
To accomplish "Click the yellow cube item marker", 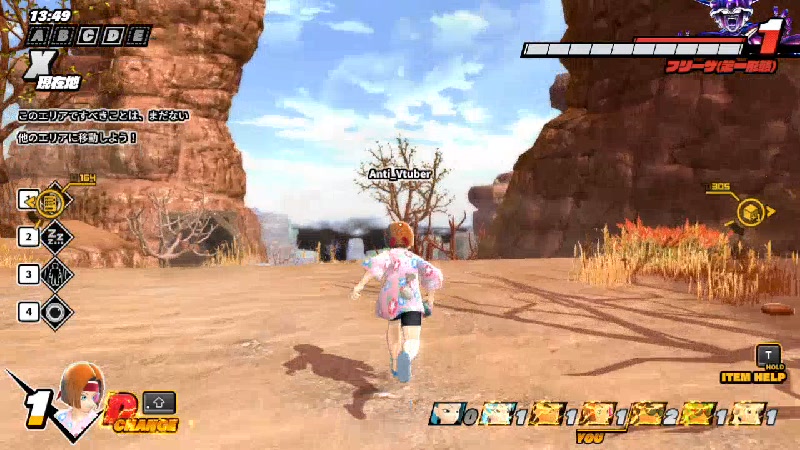I will (750, 211).
